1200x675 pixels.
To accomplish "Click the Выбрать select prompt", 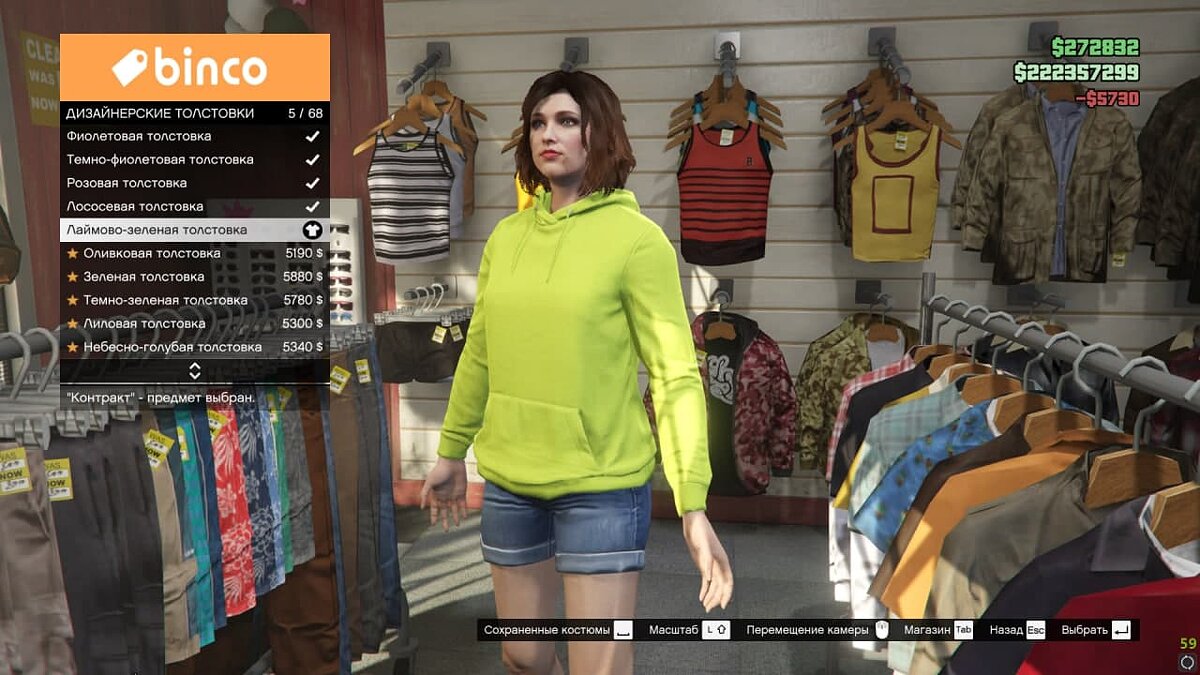I will 1095,630.
